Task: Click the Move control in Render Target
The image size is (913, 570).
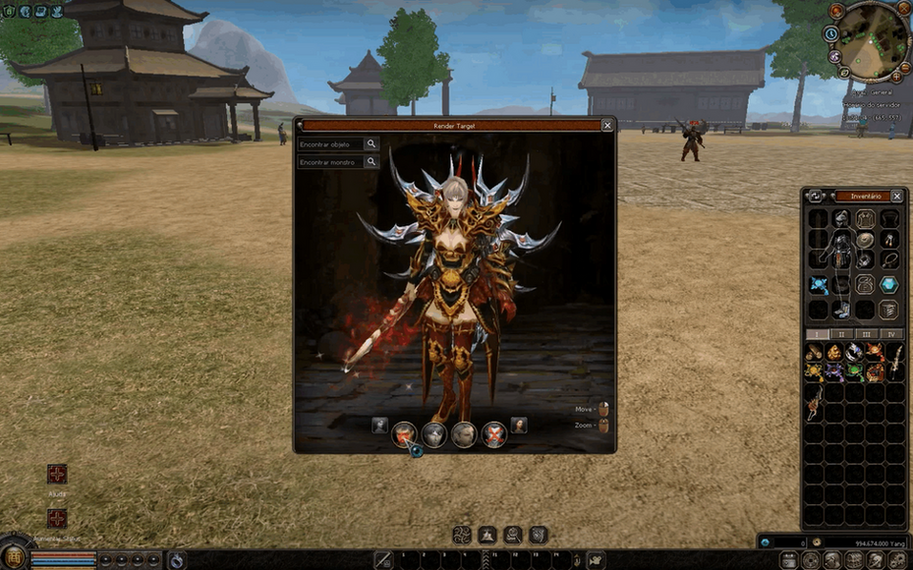Action: pyautogui.click(x=603, y=409)
